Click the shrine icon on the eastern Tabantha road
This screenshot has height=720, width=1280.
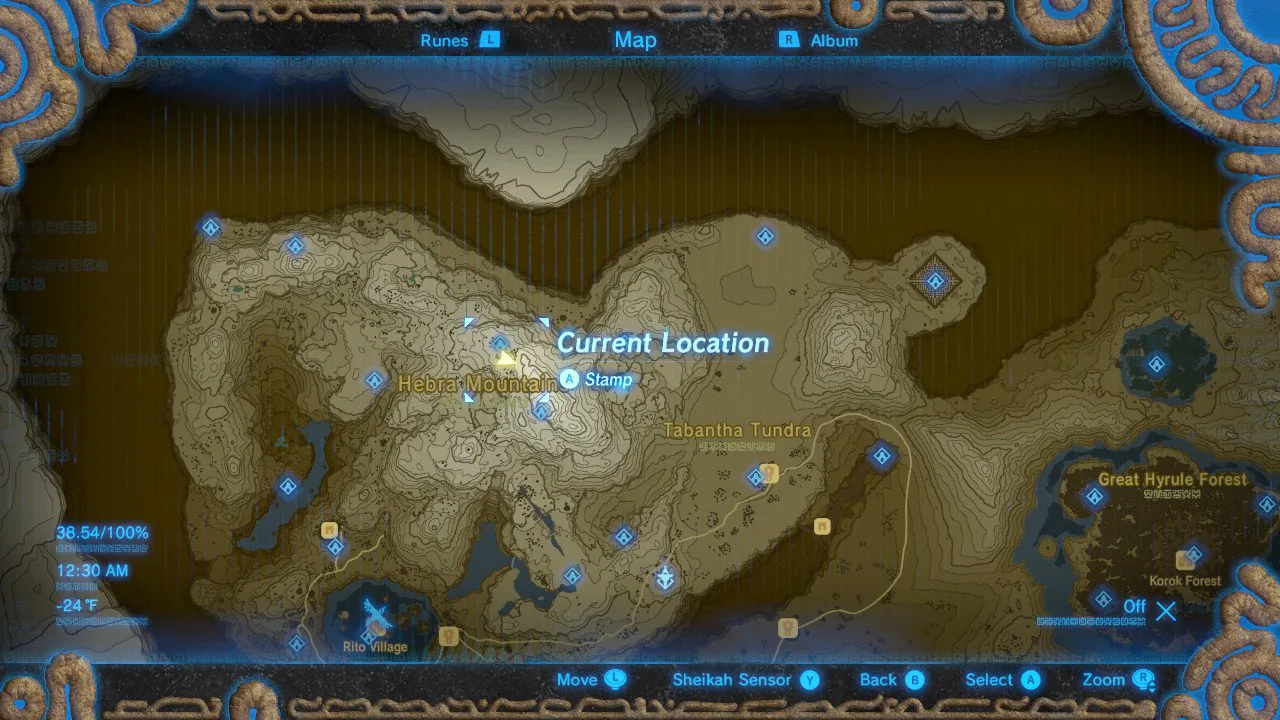(880, 455)
